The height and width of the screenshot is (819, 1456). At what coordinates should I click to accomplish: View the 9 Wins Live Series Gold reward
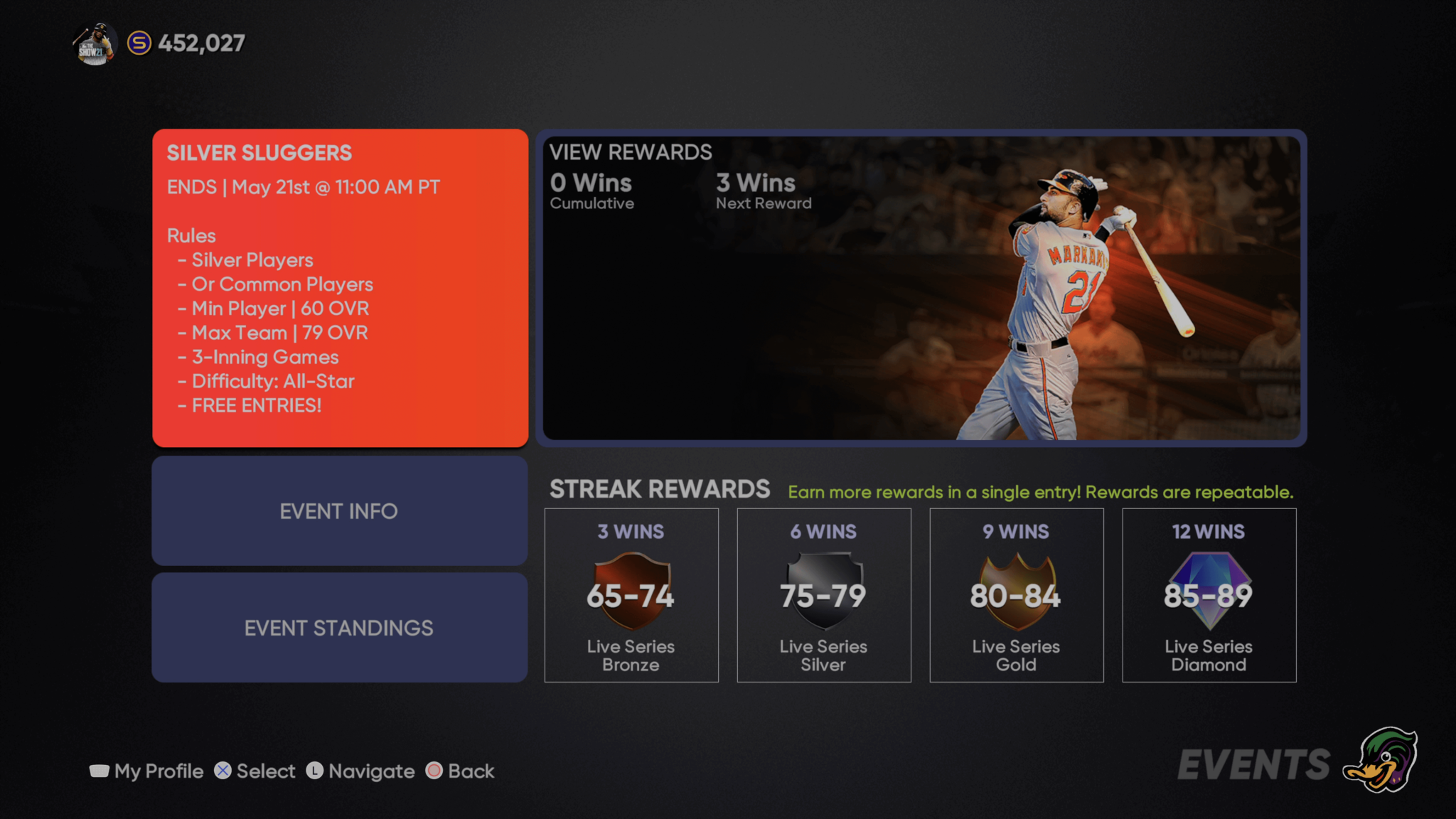pos(1017,595)
